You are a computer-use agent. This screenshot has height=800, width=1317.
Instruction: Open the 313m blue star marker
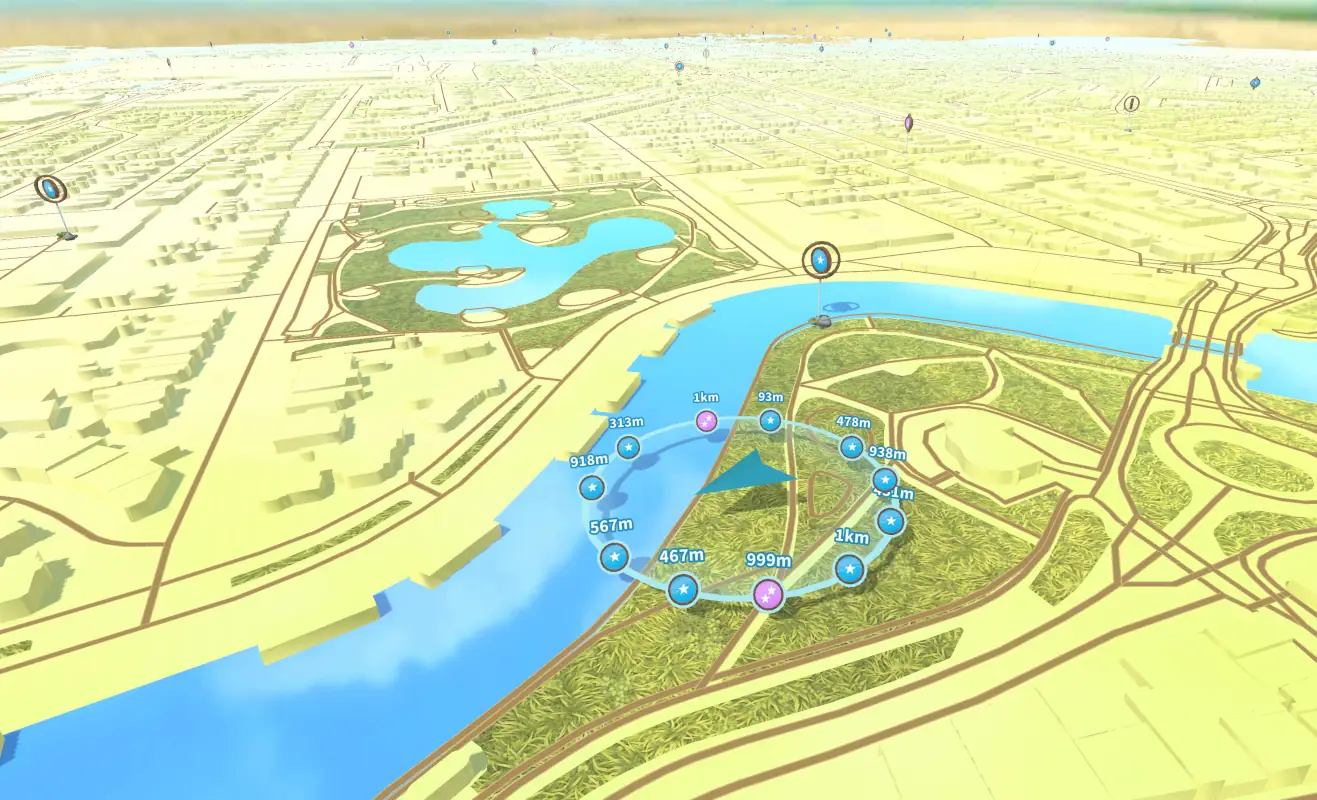tap(628, 447)
